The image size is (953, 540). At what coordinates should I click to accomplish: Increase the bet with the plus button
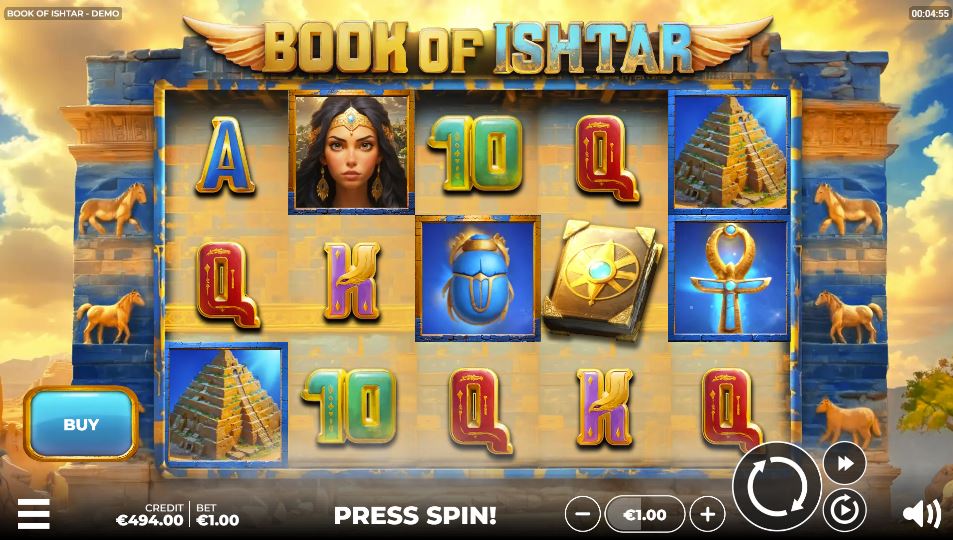pyautogui.click(x=707, y=514)
